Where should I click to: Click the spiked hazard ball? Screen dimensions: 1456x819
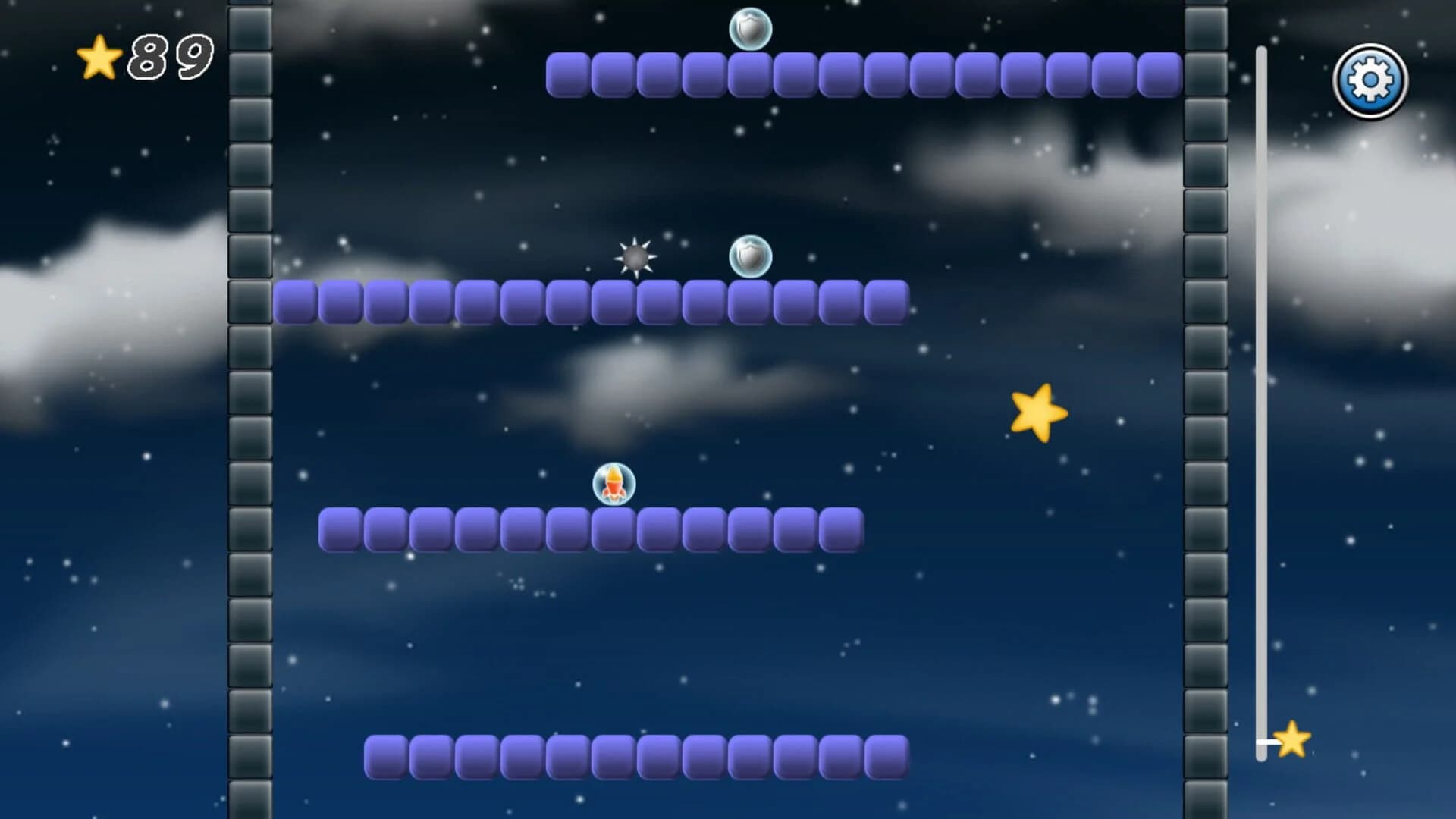634,259
